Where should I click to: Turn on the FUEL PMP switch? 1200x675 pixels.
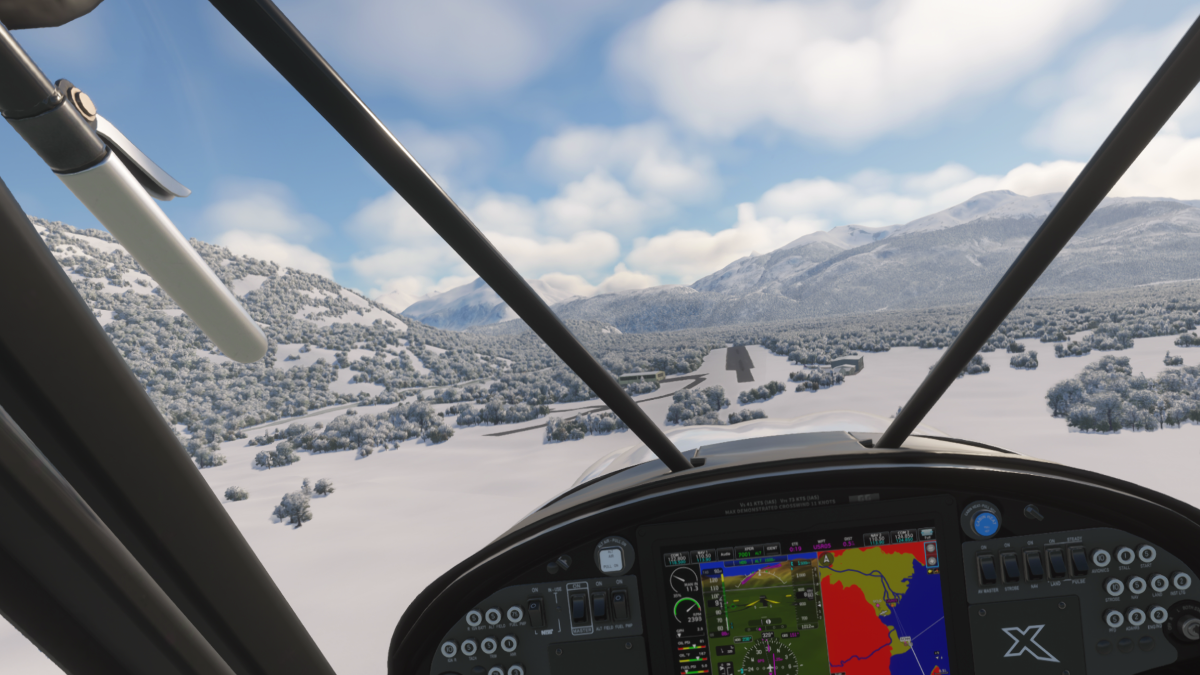pos(620,605)
